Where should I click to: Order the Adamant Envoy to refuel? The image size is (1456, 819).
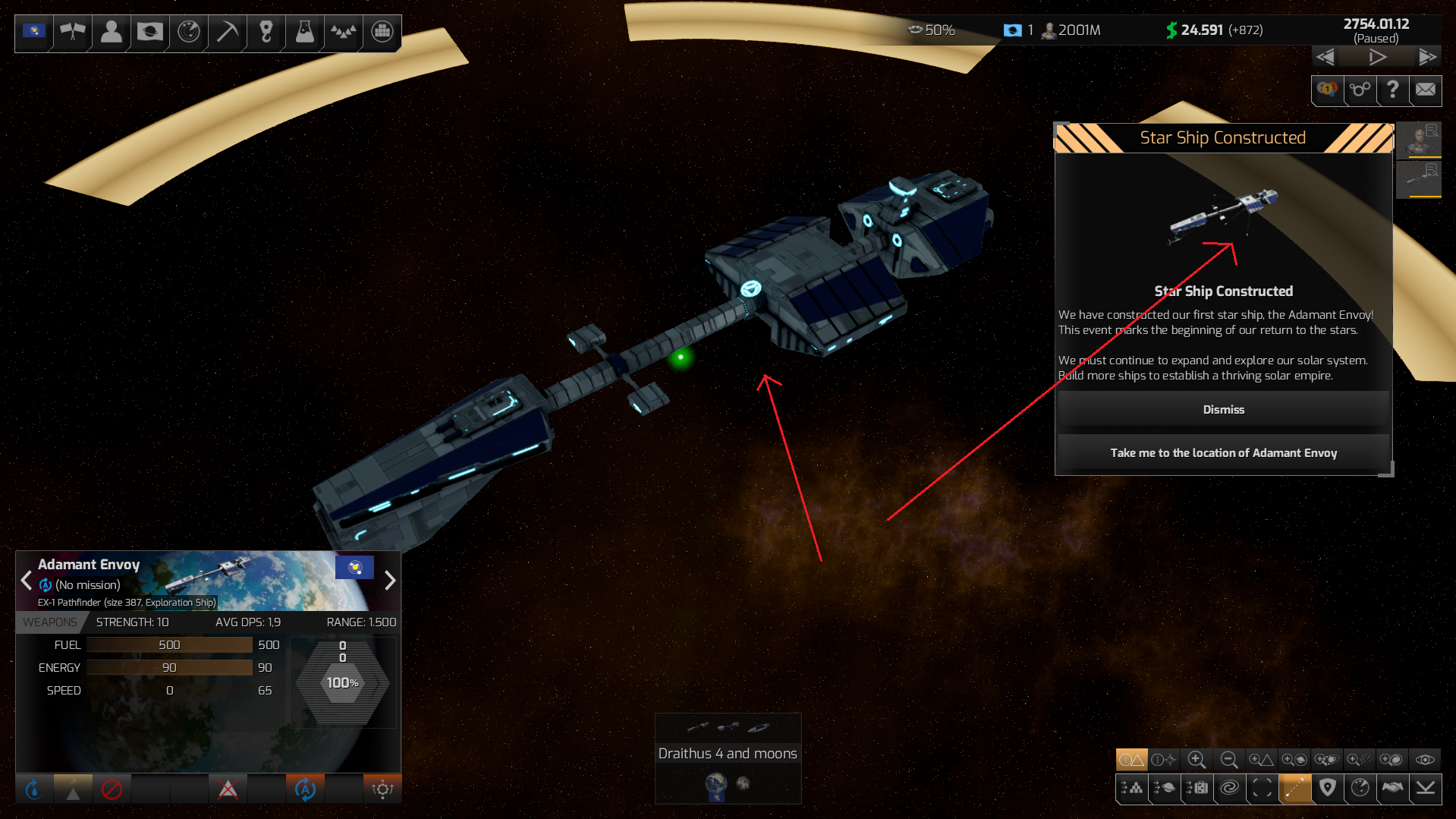[33, 789]
